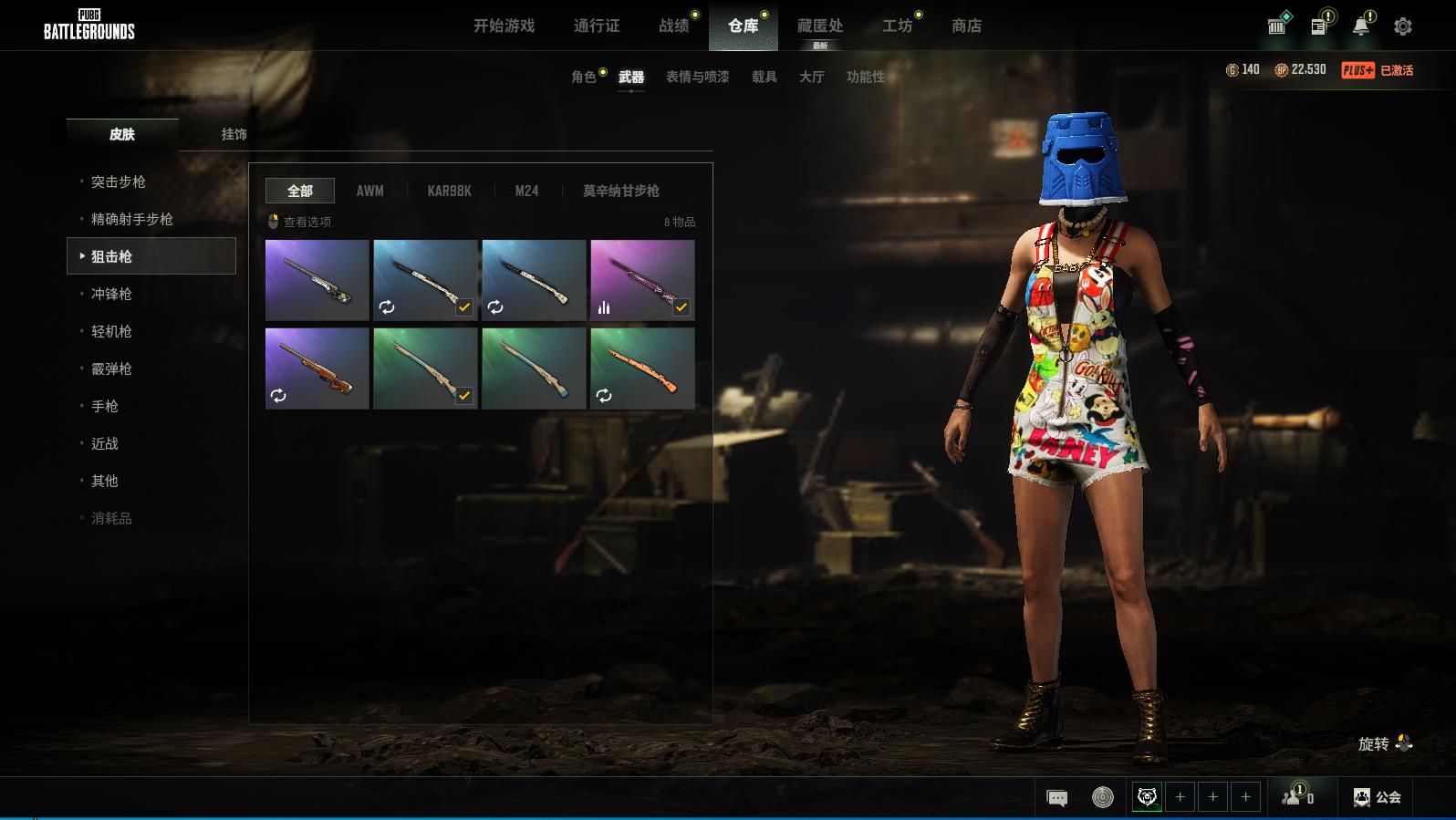
Task: Switch to the 挂饰 charms tab
Action: (x=234, y=134)
